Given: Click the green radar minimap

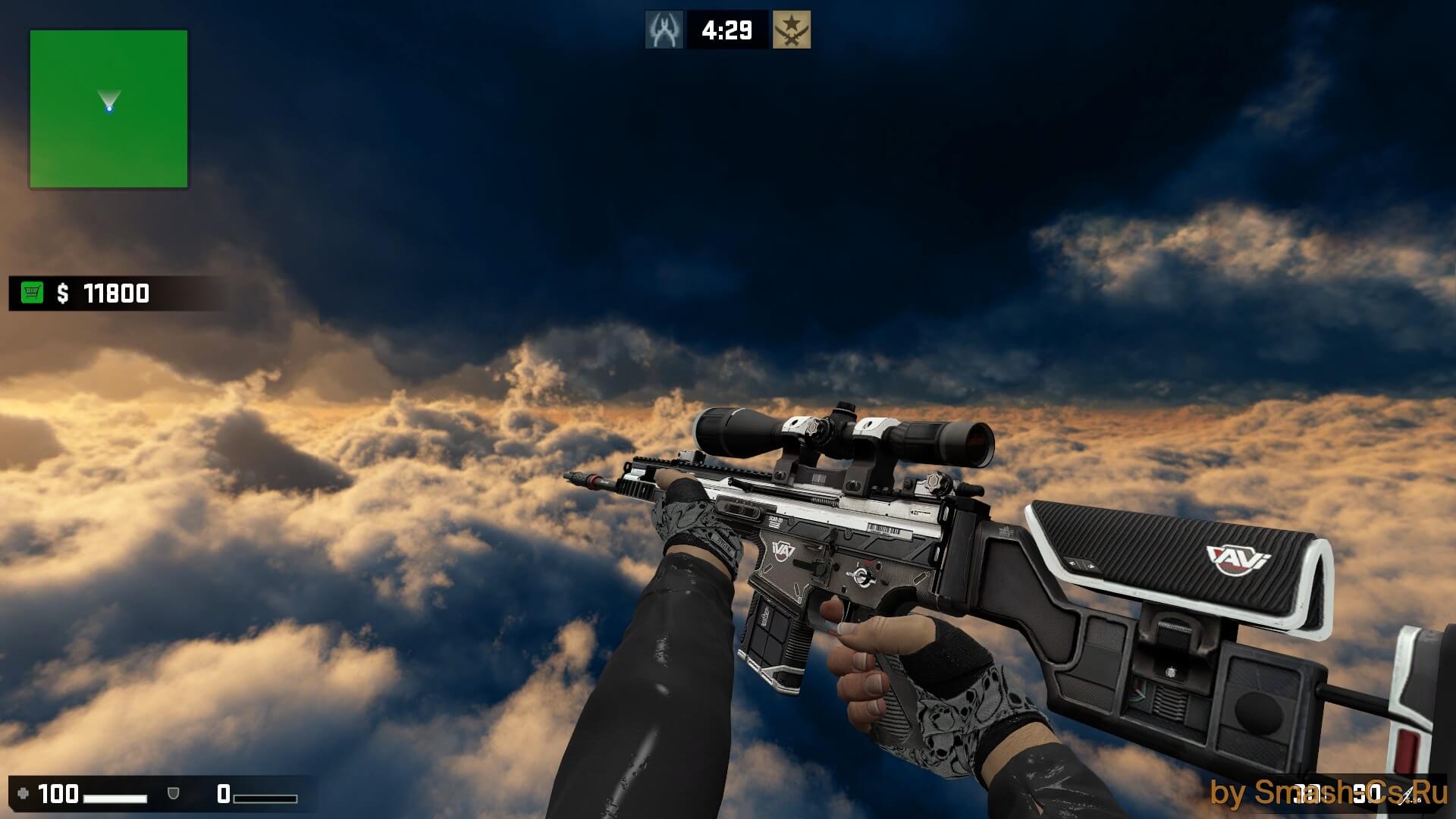Looking at the screenshot, I should (108, 108).
